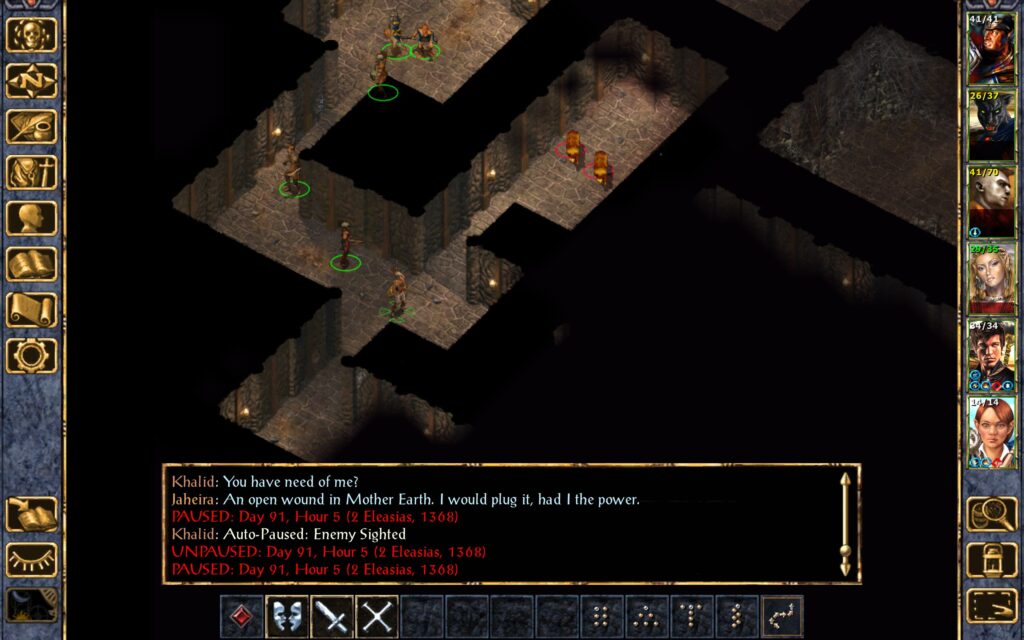The image size is (1024, 640).
Task: Select the bald pale man portrait
Action: 991,203
